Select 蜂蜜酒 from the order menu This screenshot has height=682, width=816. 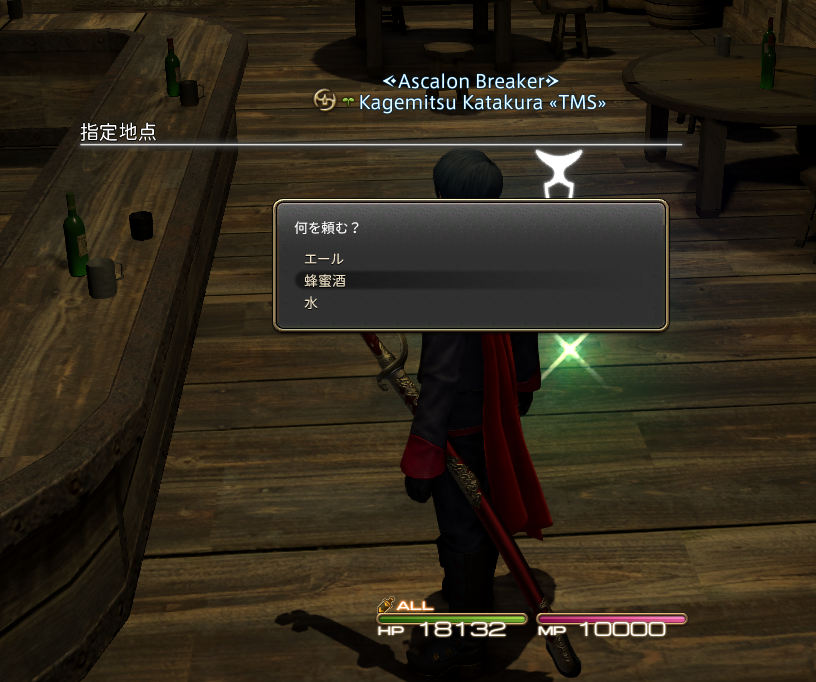click(326, 280)
